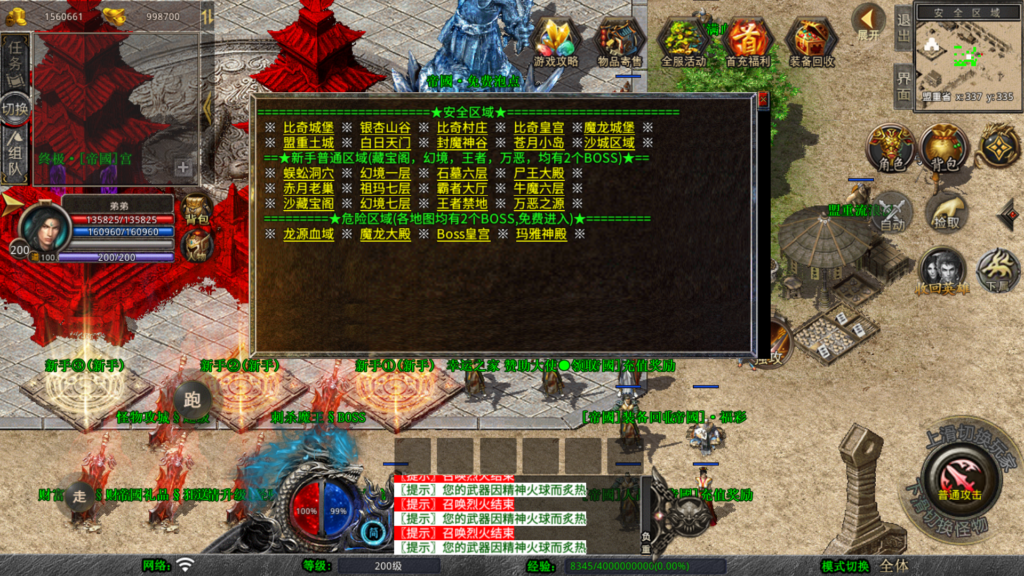Teleport to 比奇城堡 from the safe zone list
1024x576 pixels.
pyautogui.click(x=308, y=128)
